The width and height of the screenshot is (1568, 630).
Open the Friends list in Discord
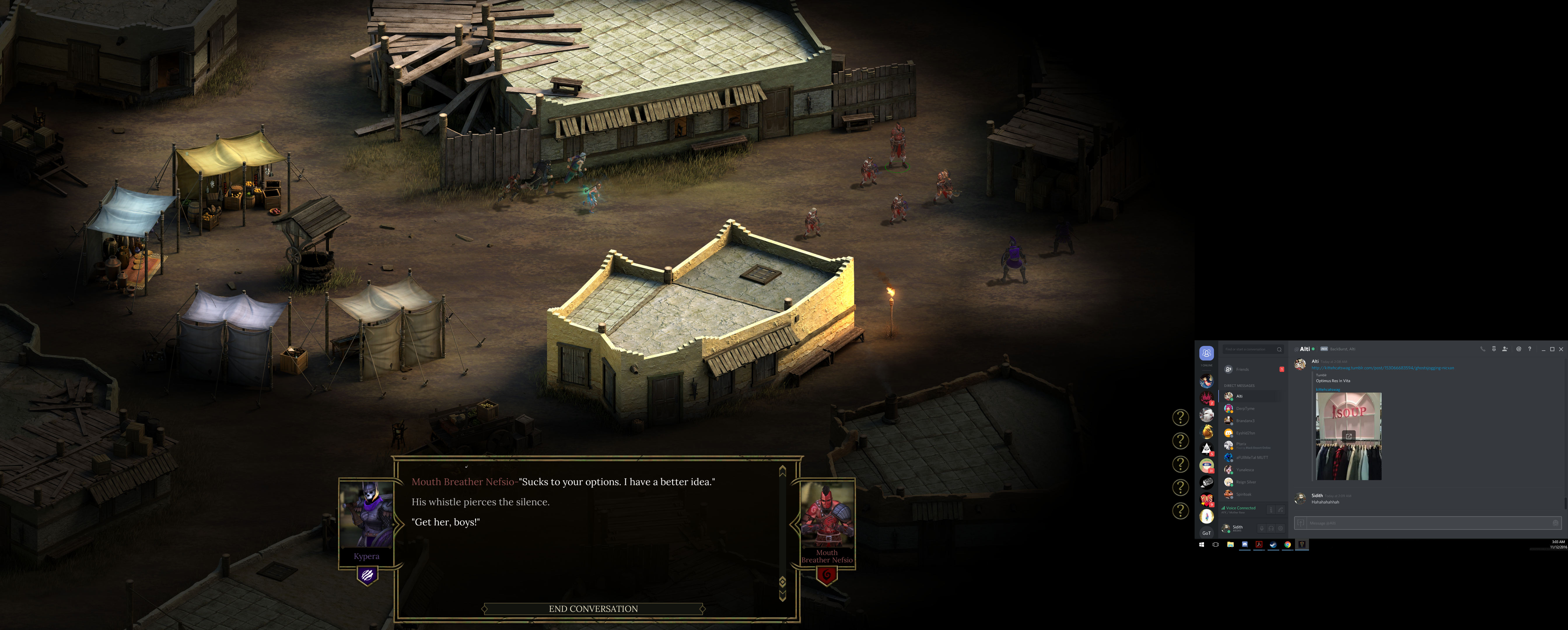tap(1242, 370)
